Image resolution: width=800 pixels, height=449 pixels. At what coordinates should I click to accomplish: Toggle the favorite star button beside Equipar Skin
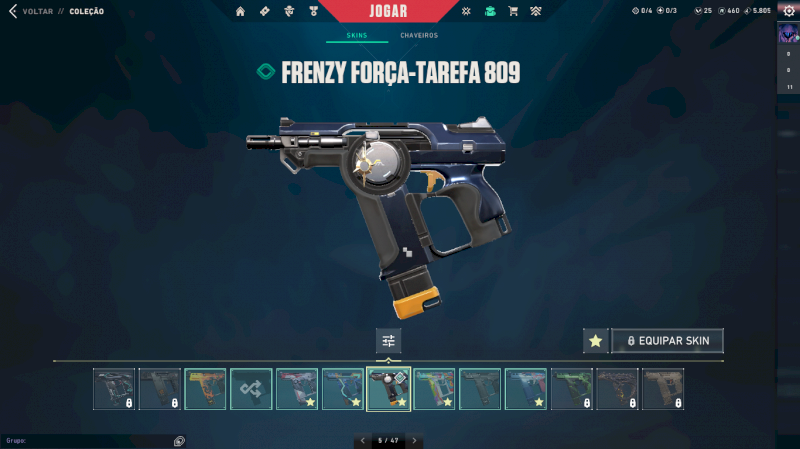tap(596, 341)
